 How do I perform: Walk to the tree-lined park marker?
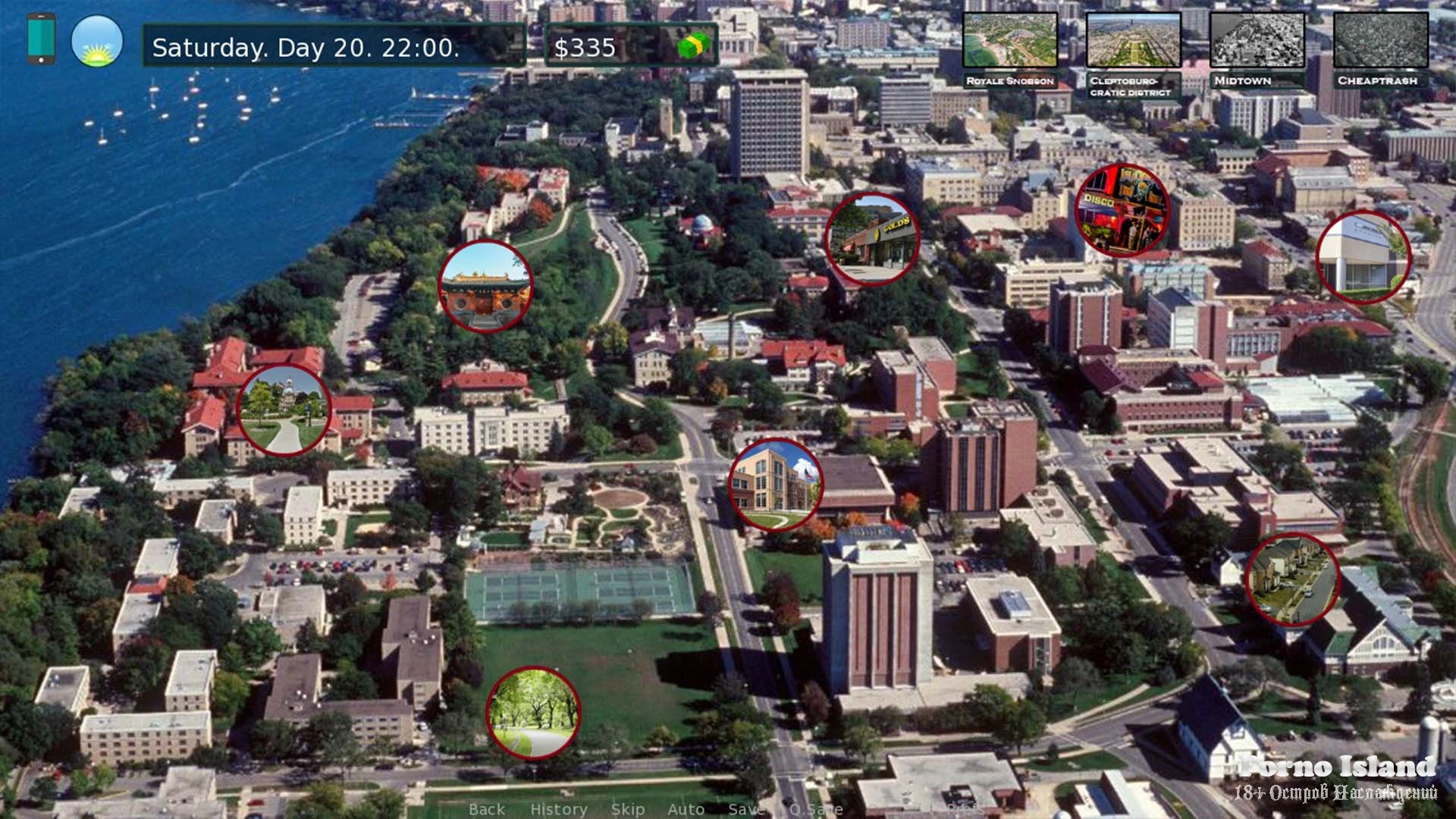tap(533, 713)
